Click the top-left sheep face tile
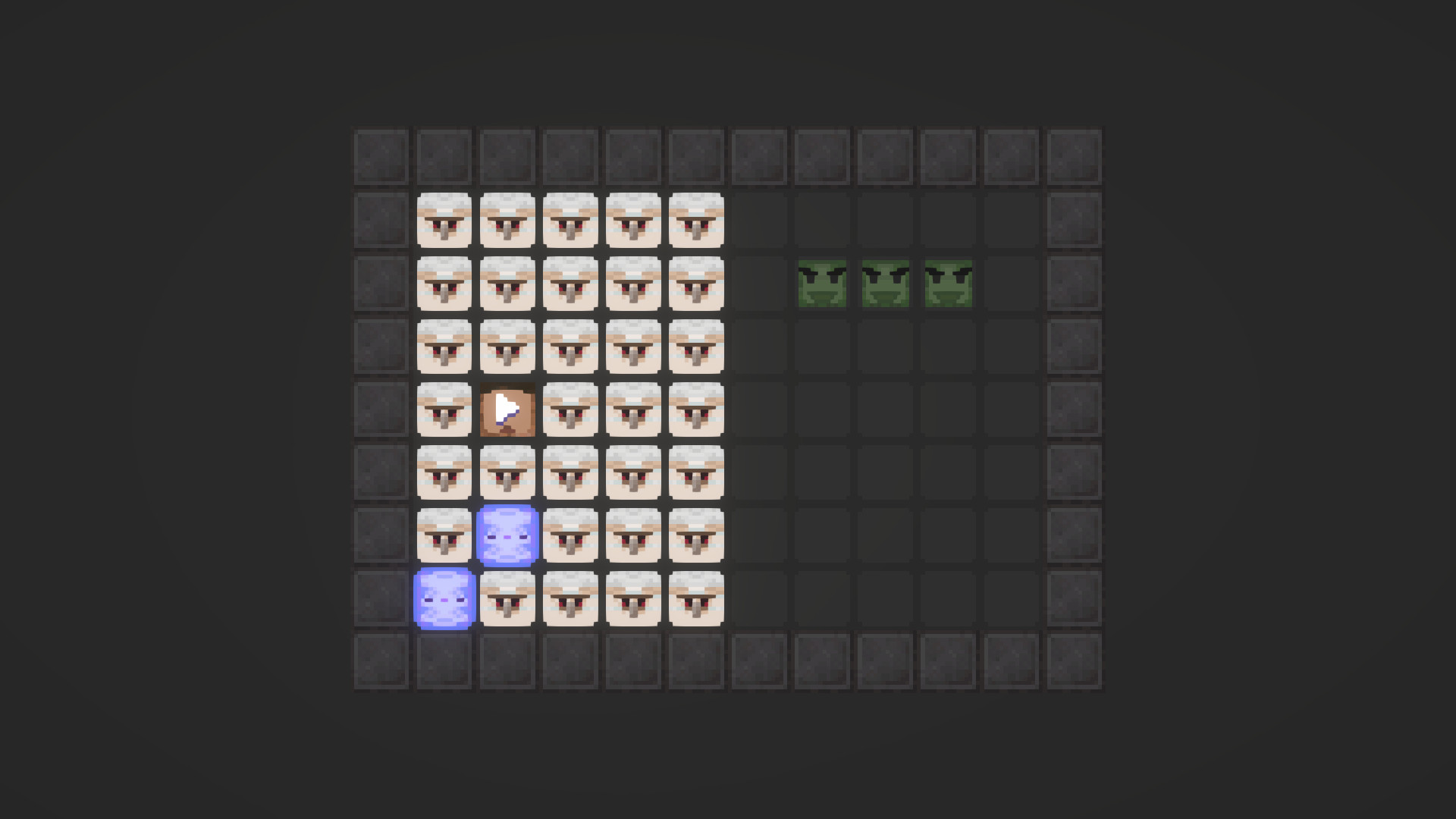The width and height of the screenshot is (1456, 819). click(x=444, y=219)
